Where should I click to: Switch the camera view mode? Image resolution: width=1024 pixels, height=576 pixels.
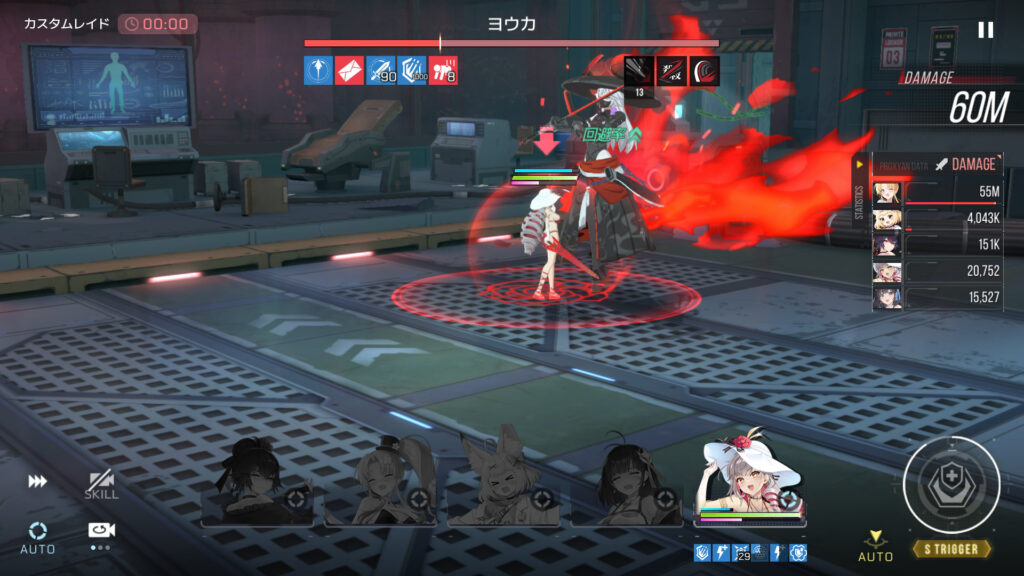pos(101,534)
